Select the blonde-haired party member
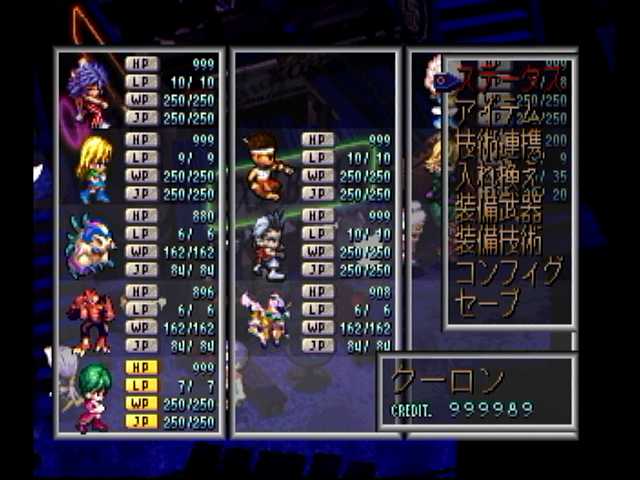The image size is (640, 480). 93,168
